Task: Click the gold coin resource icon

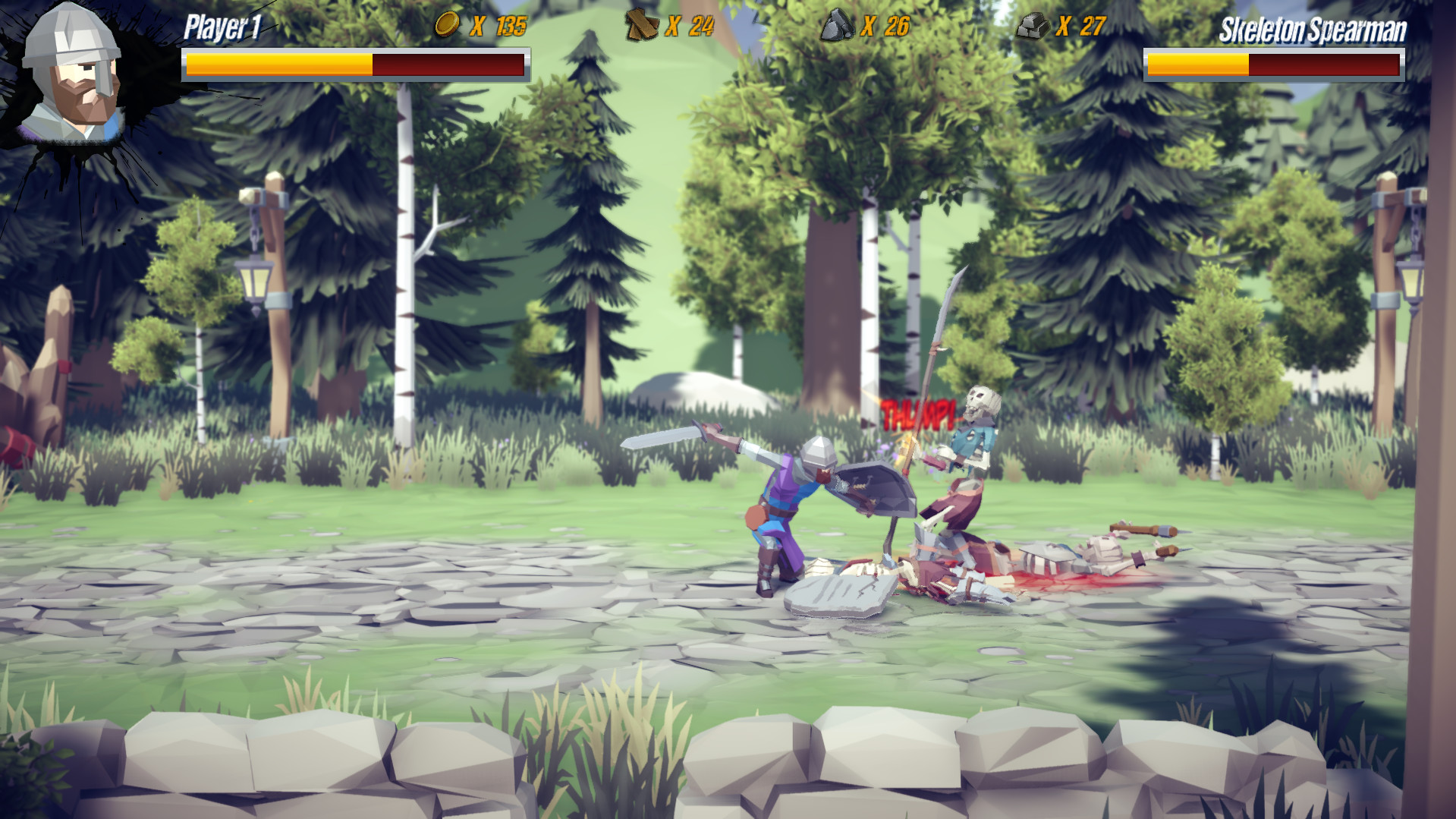Action: (x=446, y=25)
